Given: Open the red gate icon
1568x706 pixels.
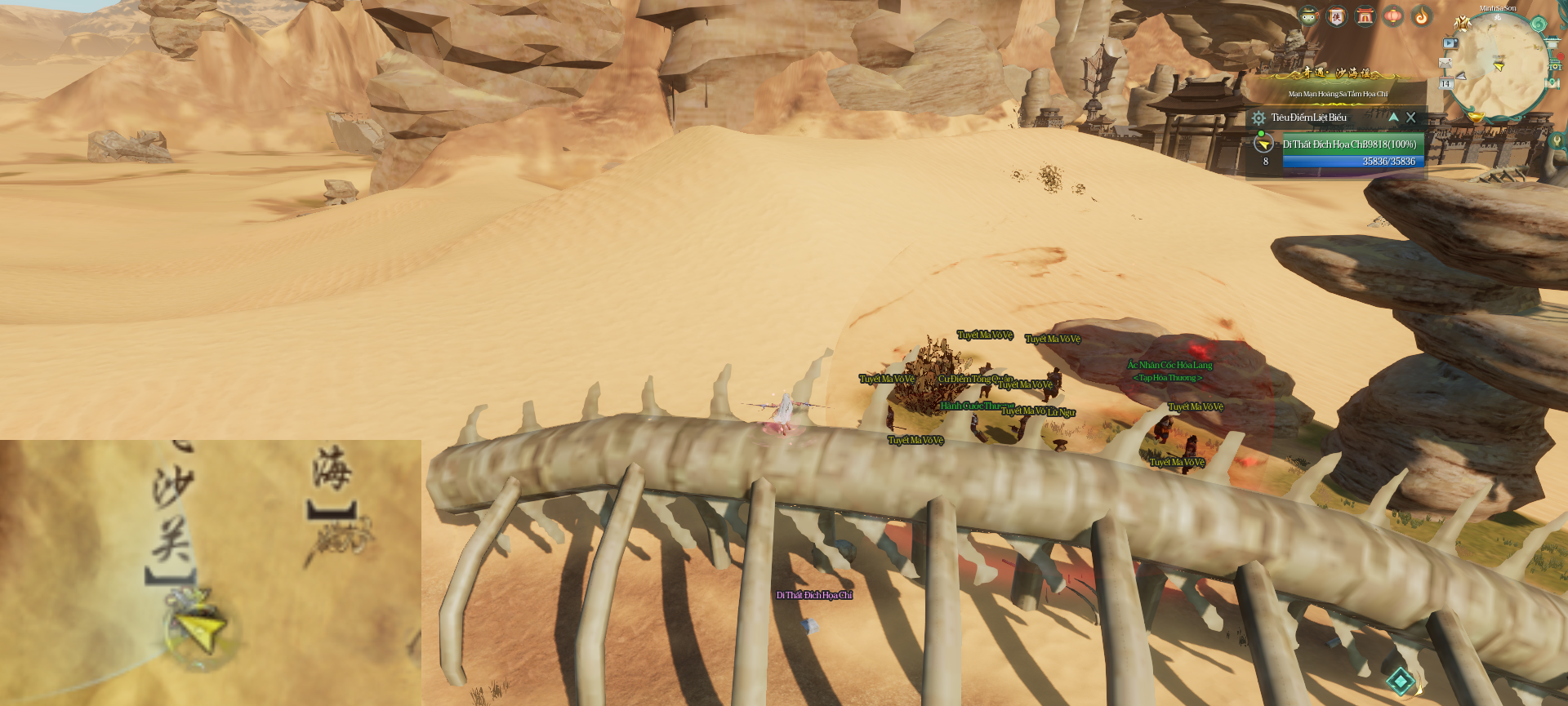Looking at the screenshot, I should pyautogui.click(x=1365, y=16).
